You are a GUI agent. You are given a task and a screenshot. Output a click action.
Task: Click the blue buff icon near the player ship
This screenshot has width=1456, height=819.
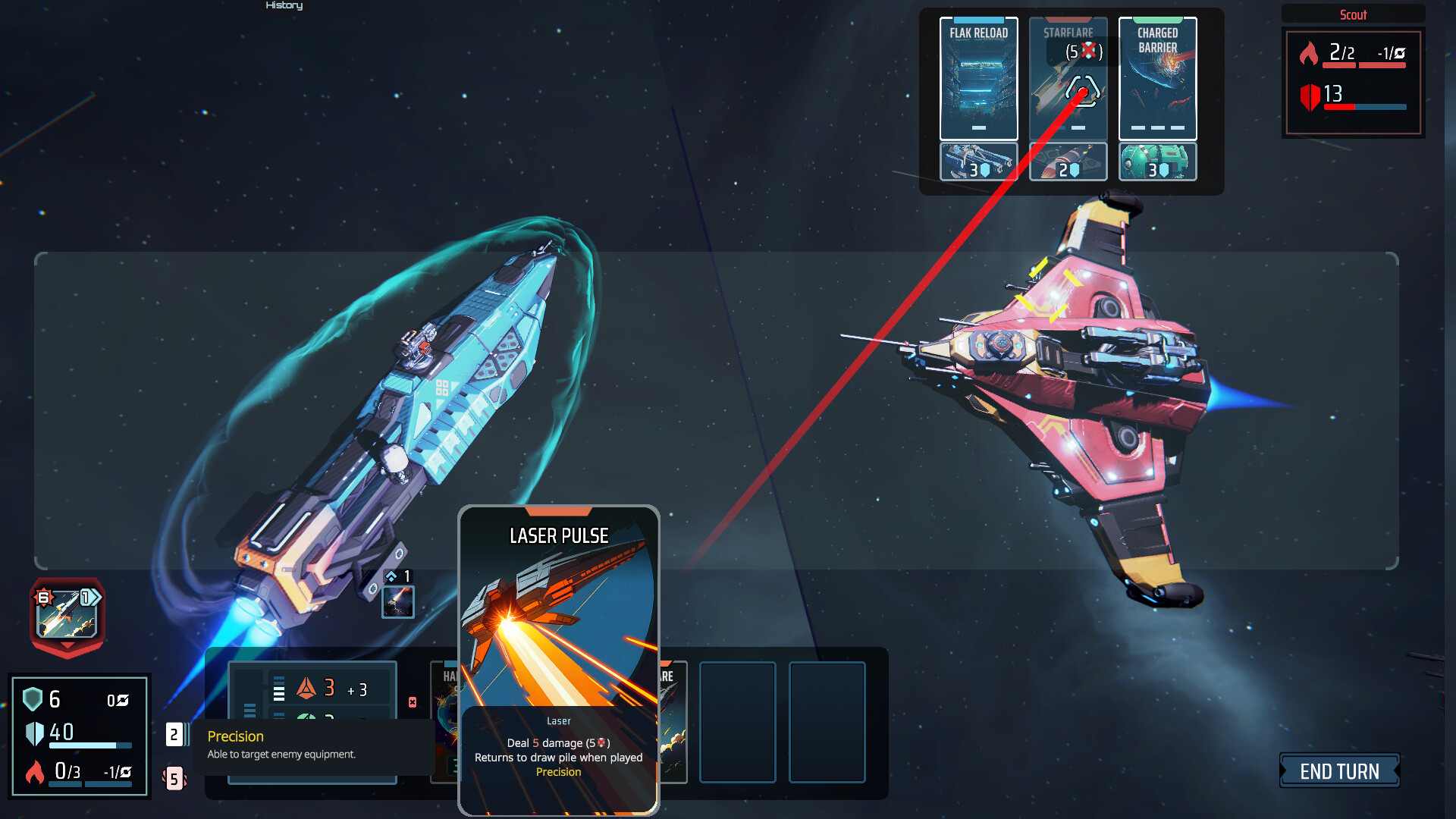click(x=397, y=601)
